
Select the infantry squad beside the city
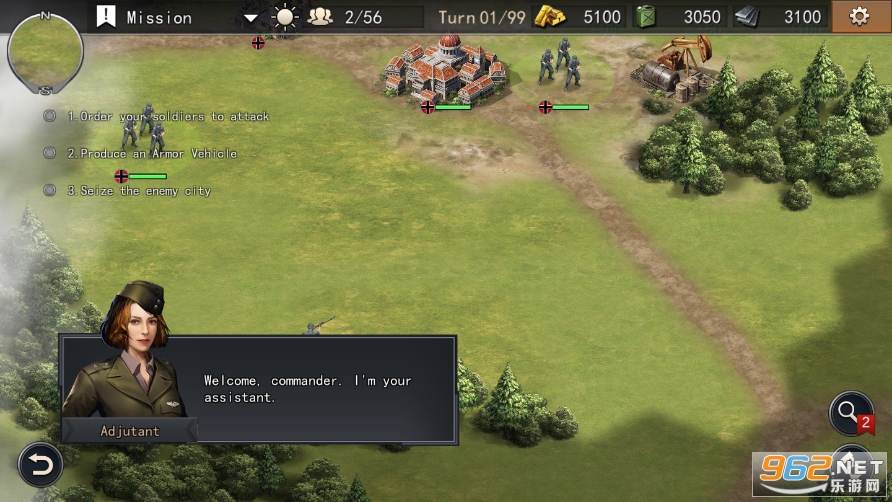559,66
